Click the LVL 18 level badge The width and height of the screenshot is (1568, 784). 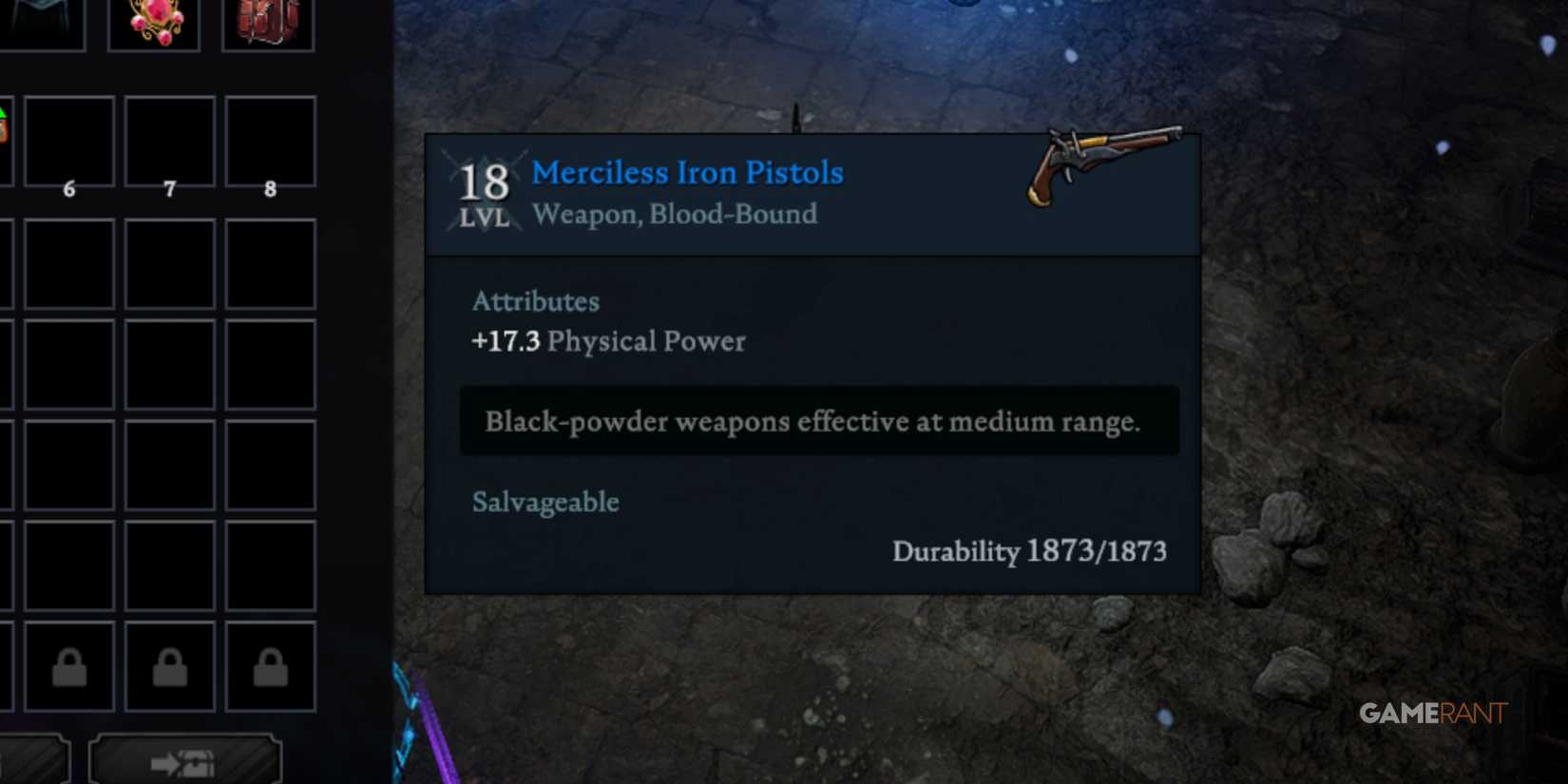coord(485,190)
